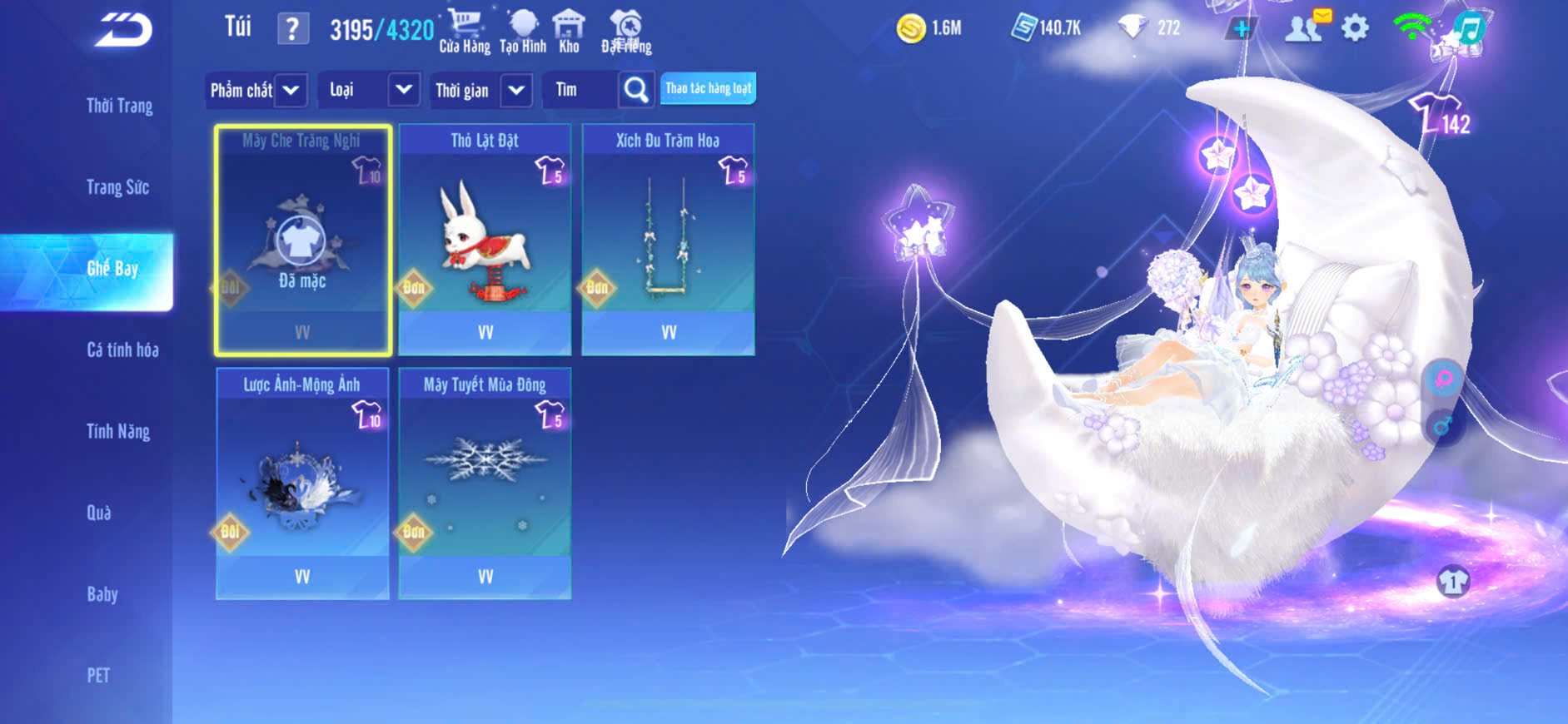Select the Cá tính hóa tab

point(122,350)
